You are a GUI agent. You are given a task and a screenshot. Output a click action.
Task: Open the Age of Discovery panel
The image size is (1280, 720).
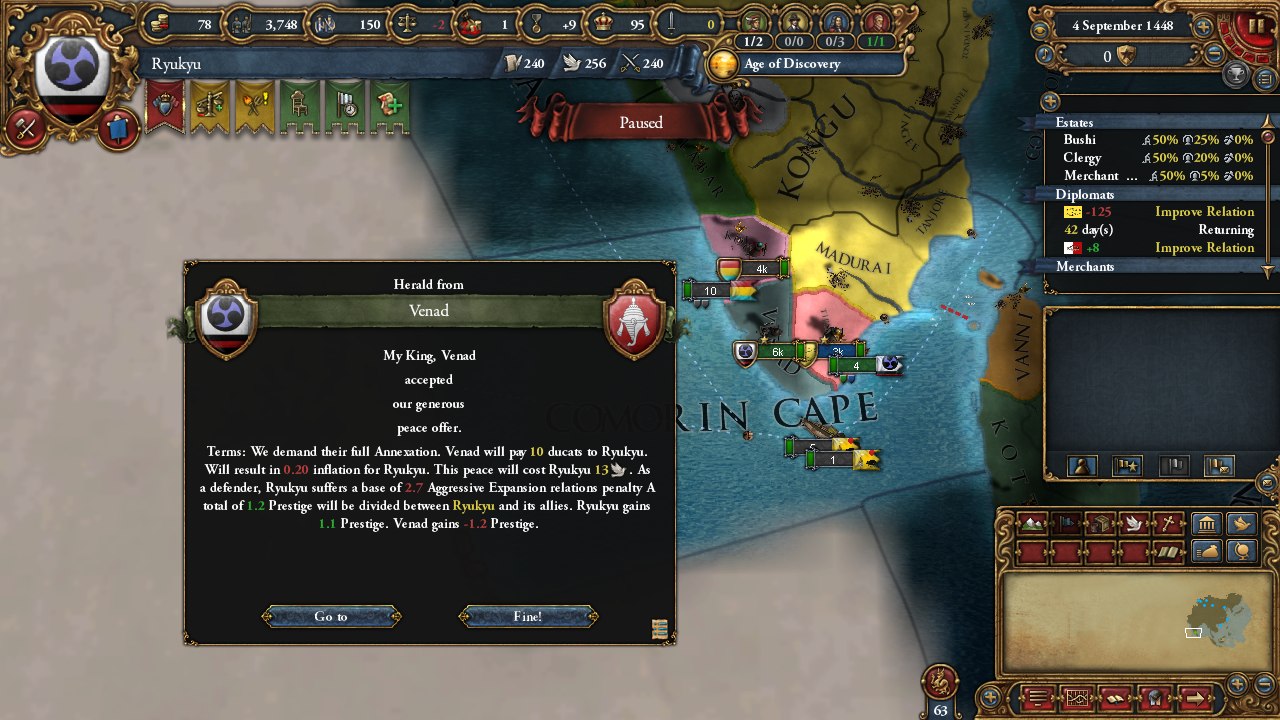[793, 63]
